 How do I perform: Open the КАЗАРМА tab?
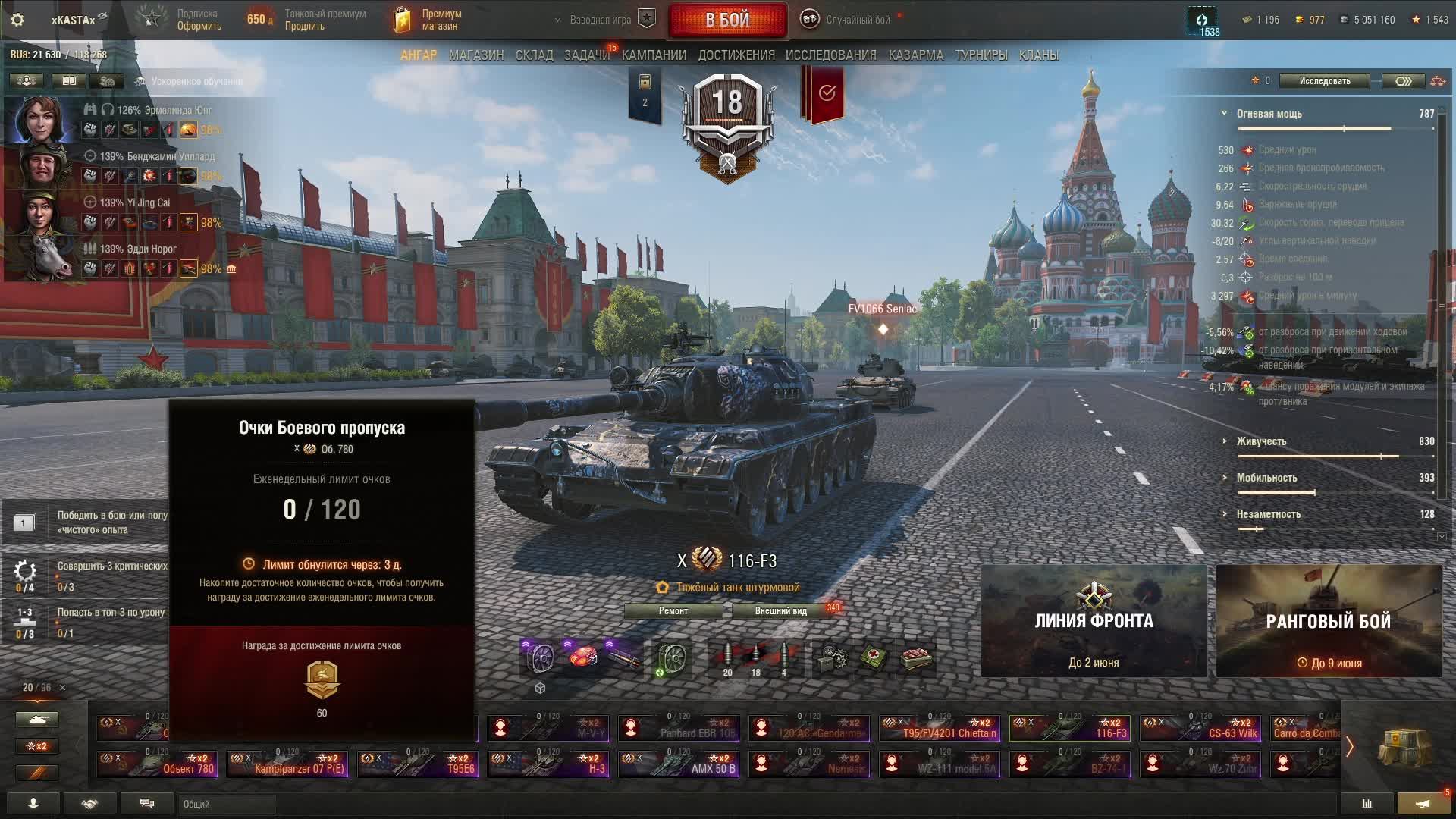tap(916, 55)
